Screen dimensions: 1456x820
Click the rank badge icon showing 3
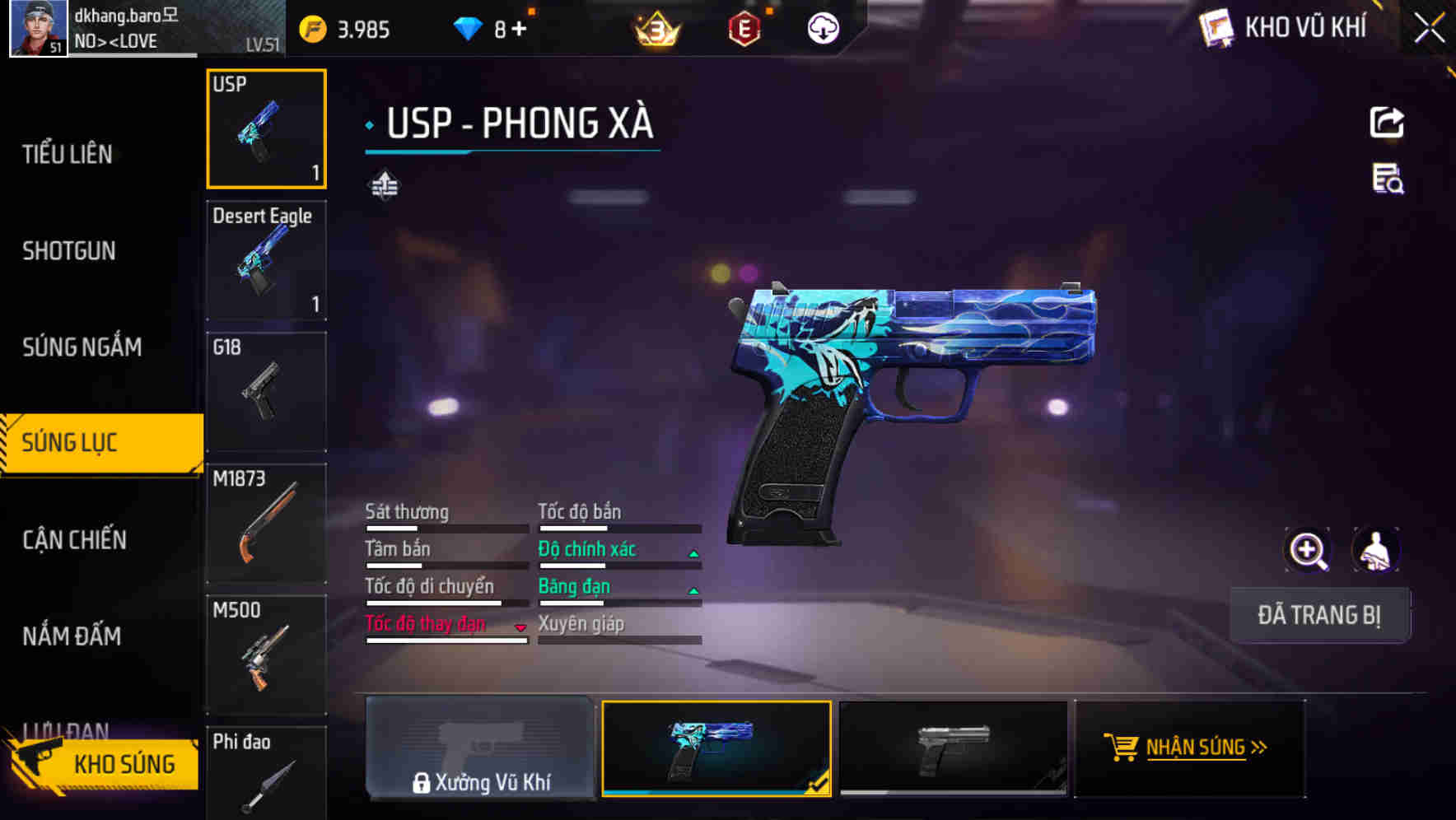pyautogui.click(x=655, y=28)
